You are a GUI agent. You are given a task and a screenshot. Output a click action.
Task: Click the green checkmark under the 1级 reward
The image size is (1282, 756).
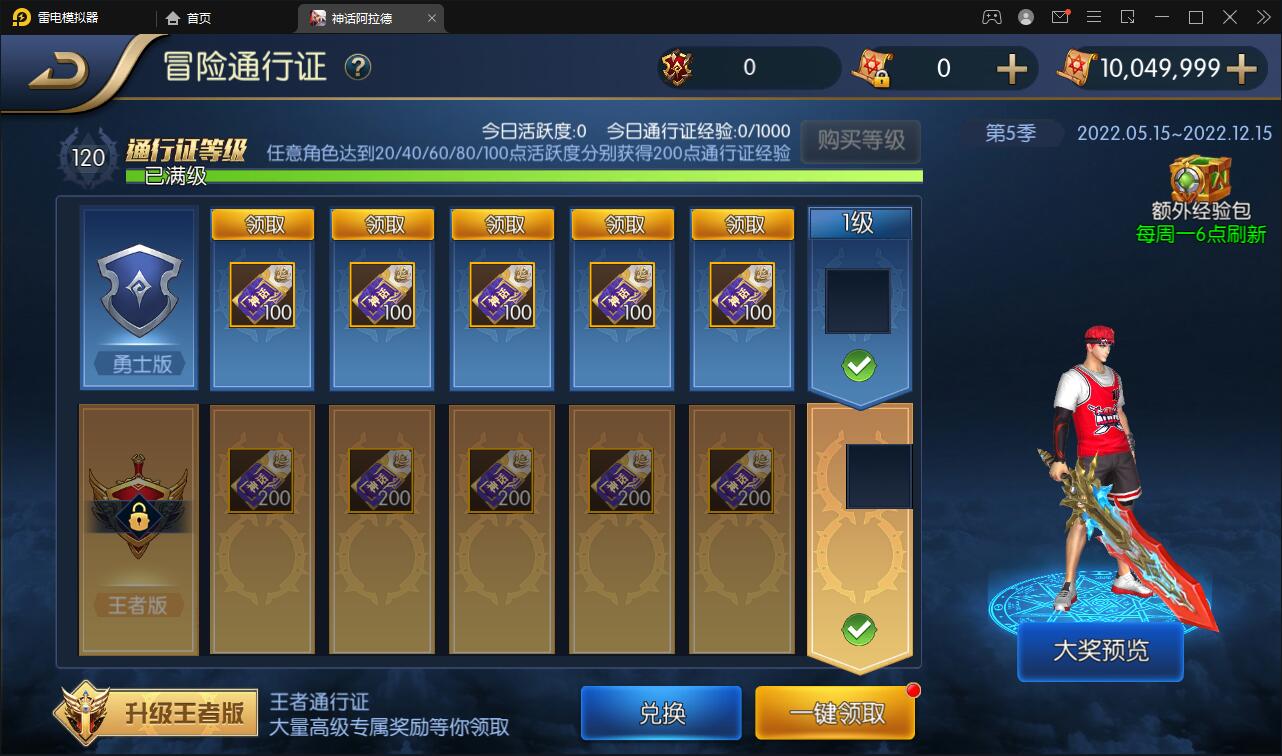858,366
